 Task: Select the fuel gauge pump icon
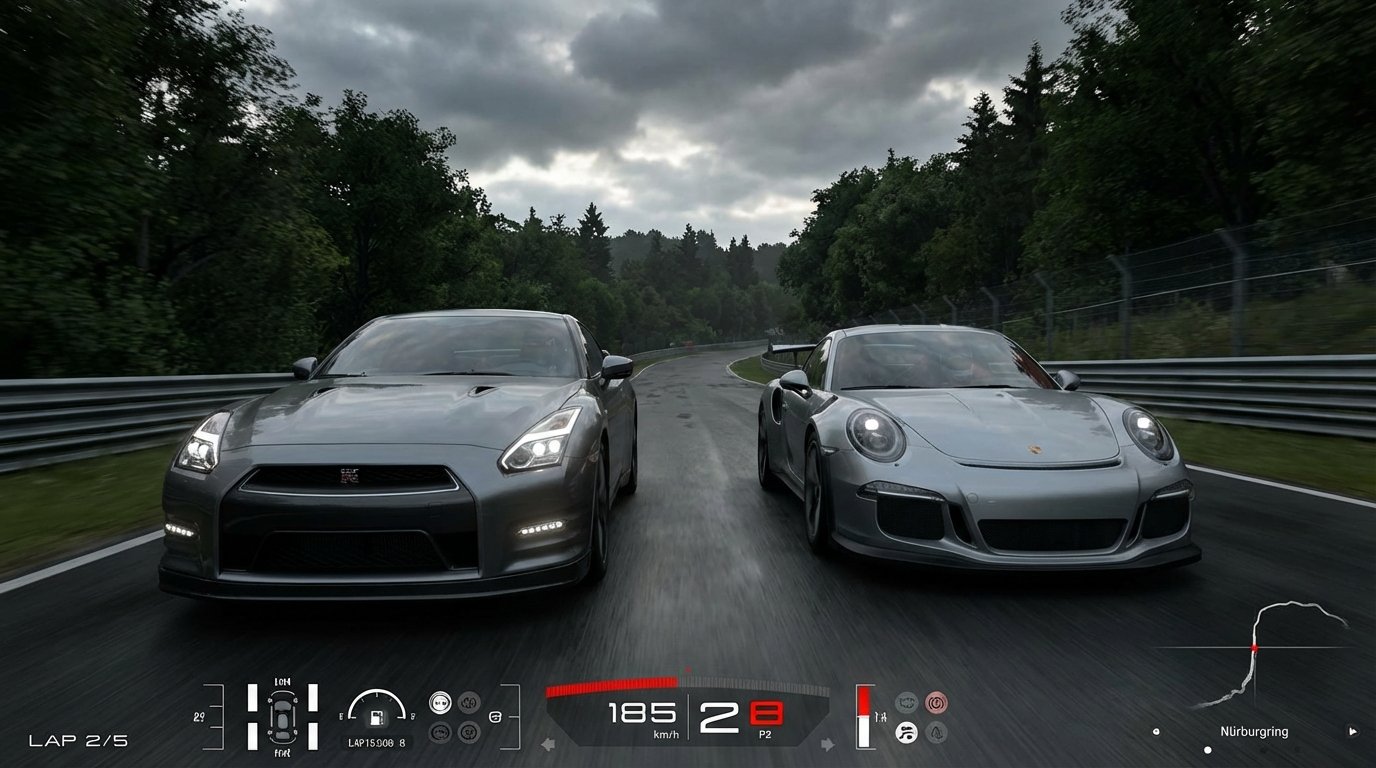click(377, 717)
